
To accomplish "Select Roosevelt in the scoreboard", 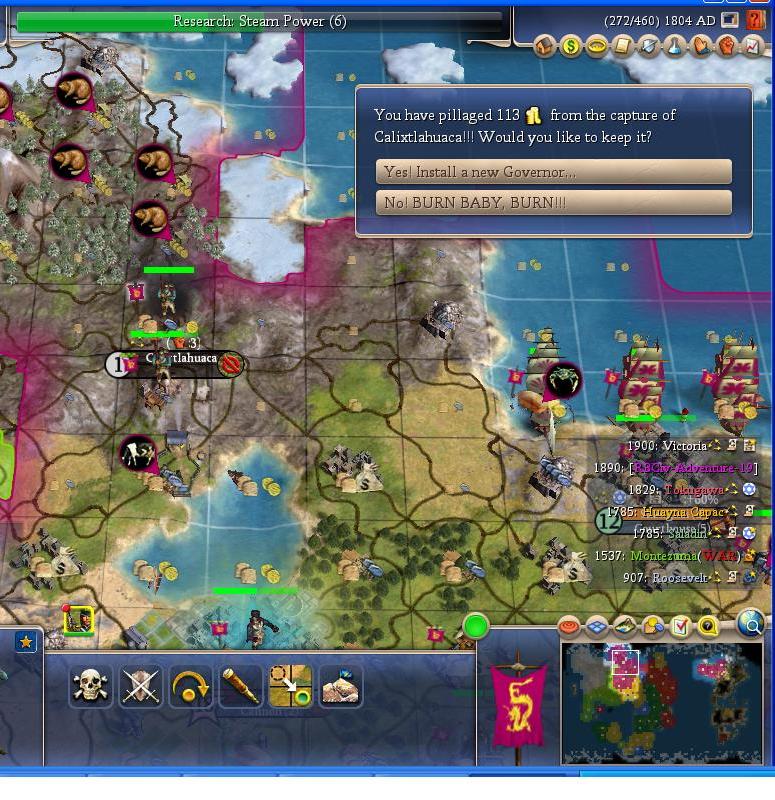I will pyautogui.click(x=679, y=578).
